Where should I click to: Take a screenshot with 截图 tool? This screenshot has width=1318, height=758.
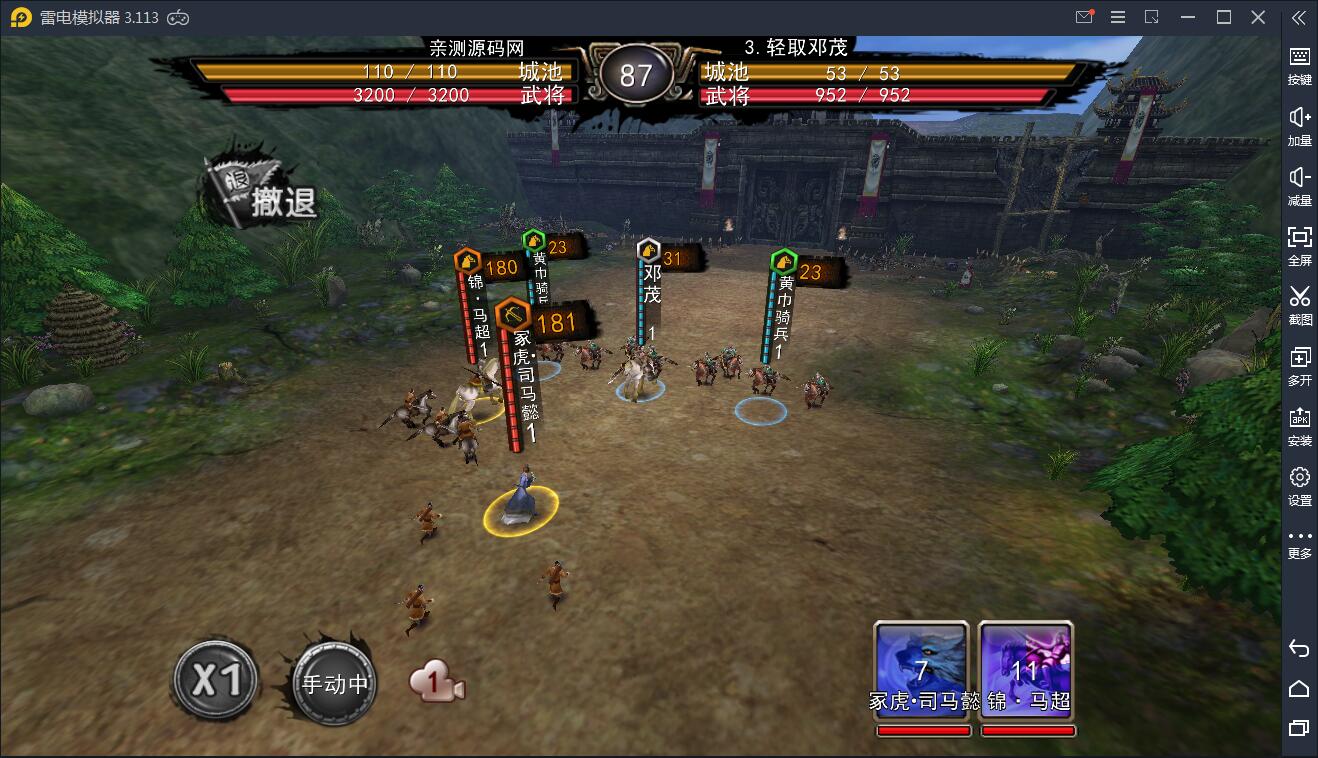1299,304
